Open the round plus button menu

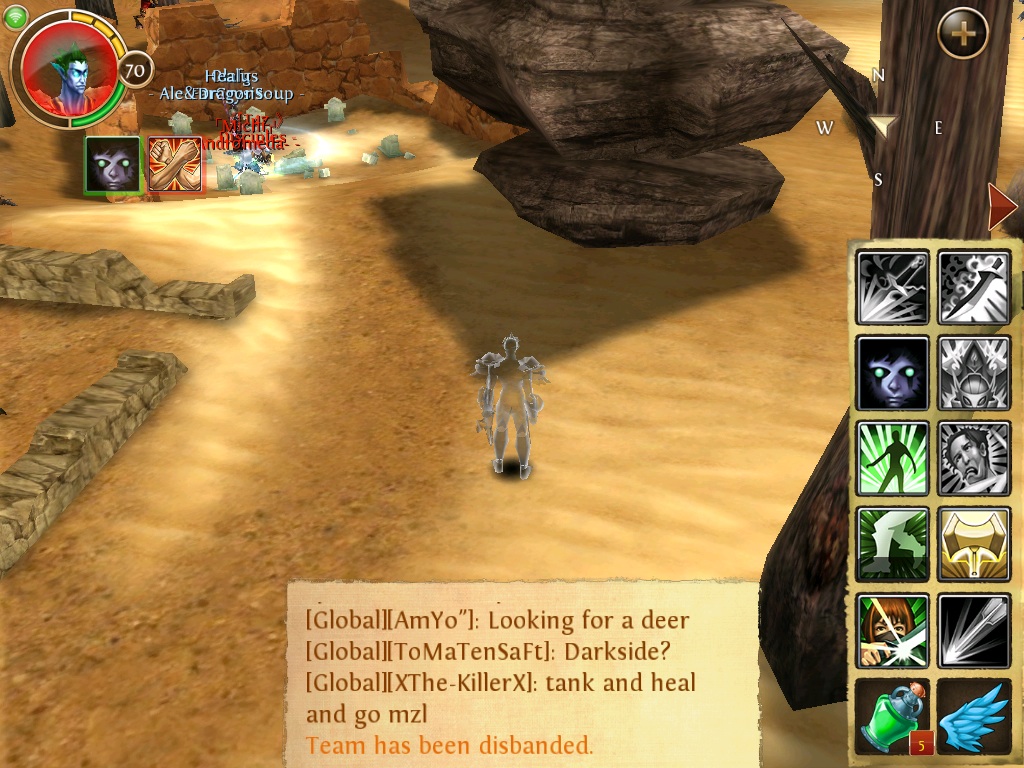pyautogui.click(x=963, y=33)
